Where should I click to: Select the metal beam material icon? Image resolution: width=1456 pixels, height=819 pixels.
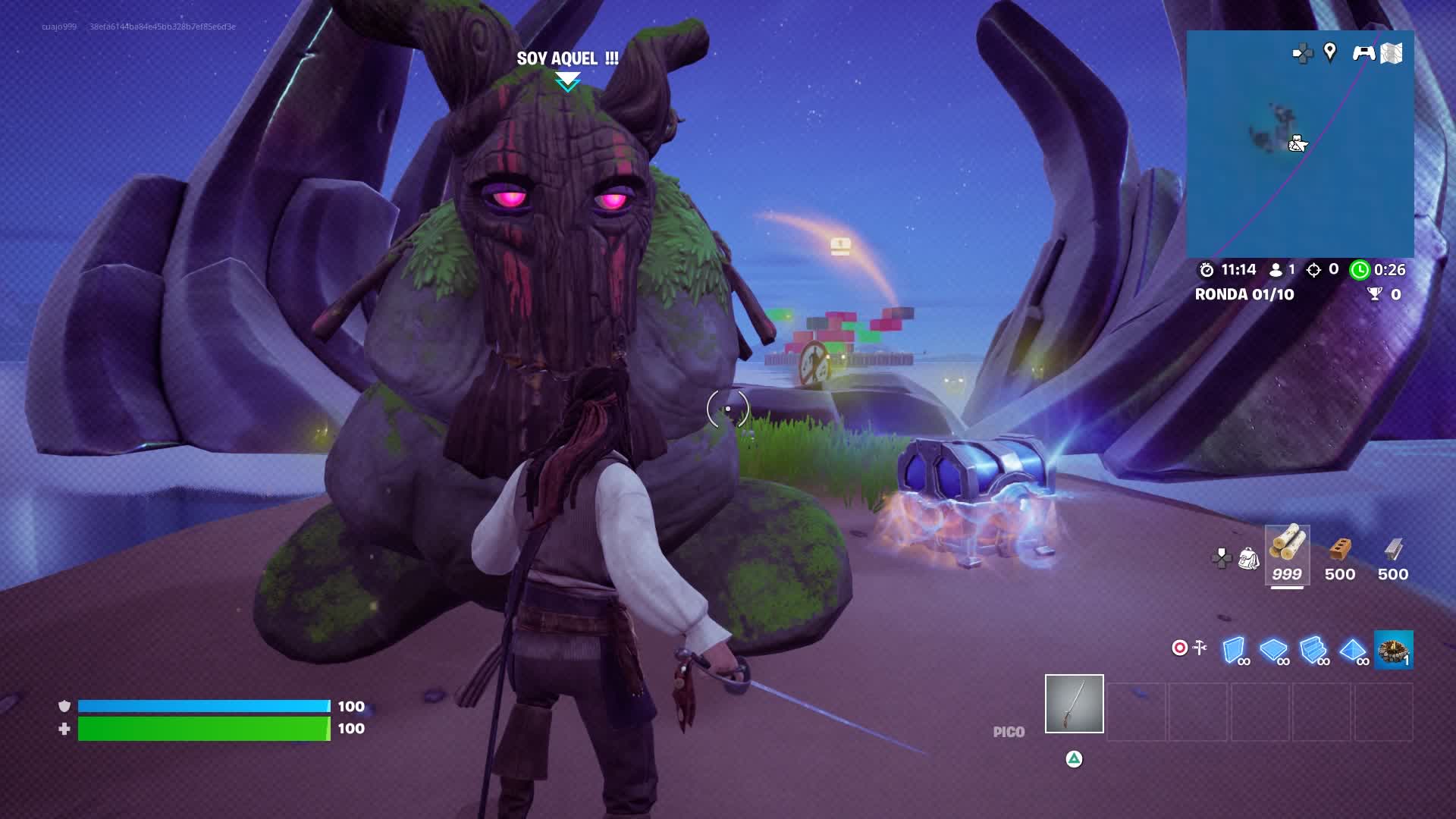tap(1393, 550)
